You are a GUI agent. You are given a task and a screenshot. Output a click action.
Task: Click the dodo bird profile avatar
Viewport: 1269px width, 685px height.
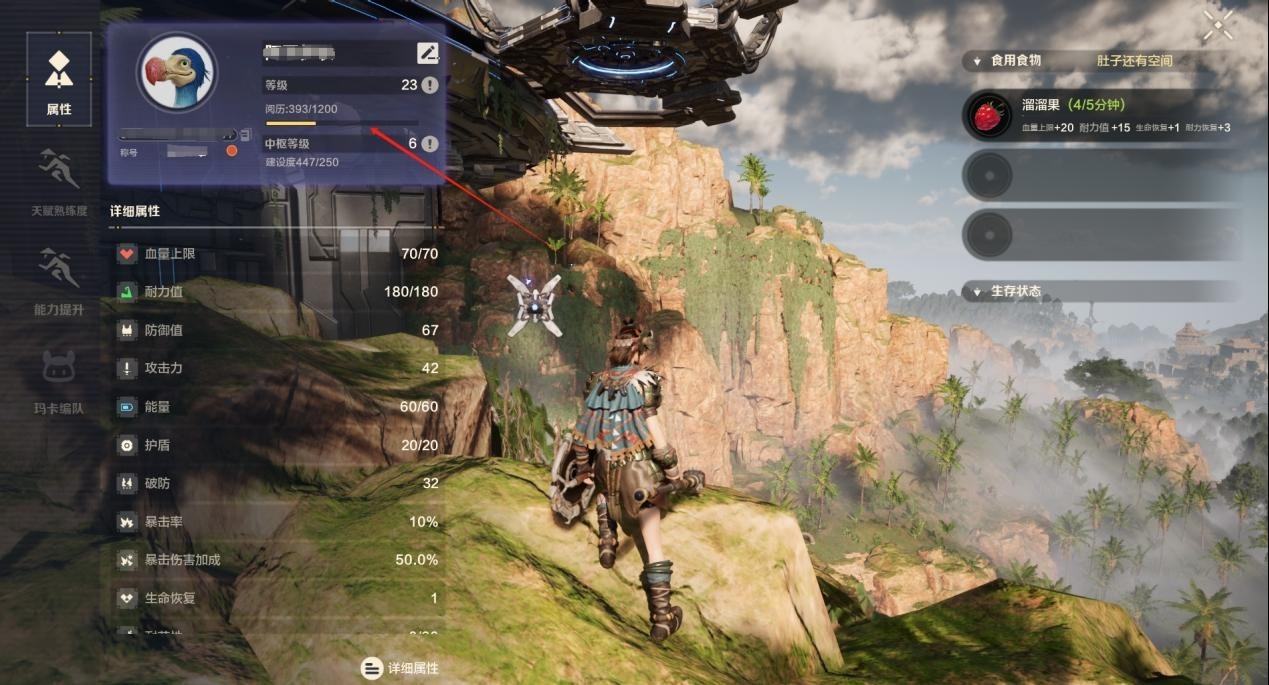pos(177,74)
